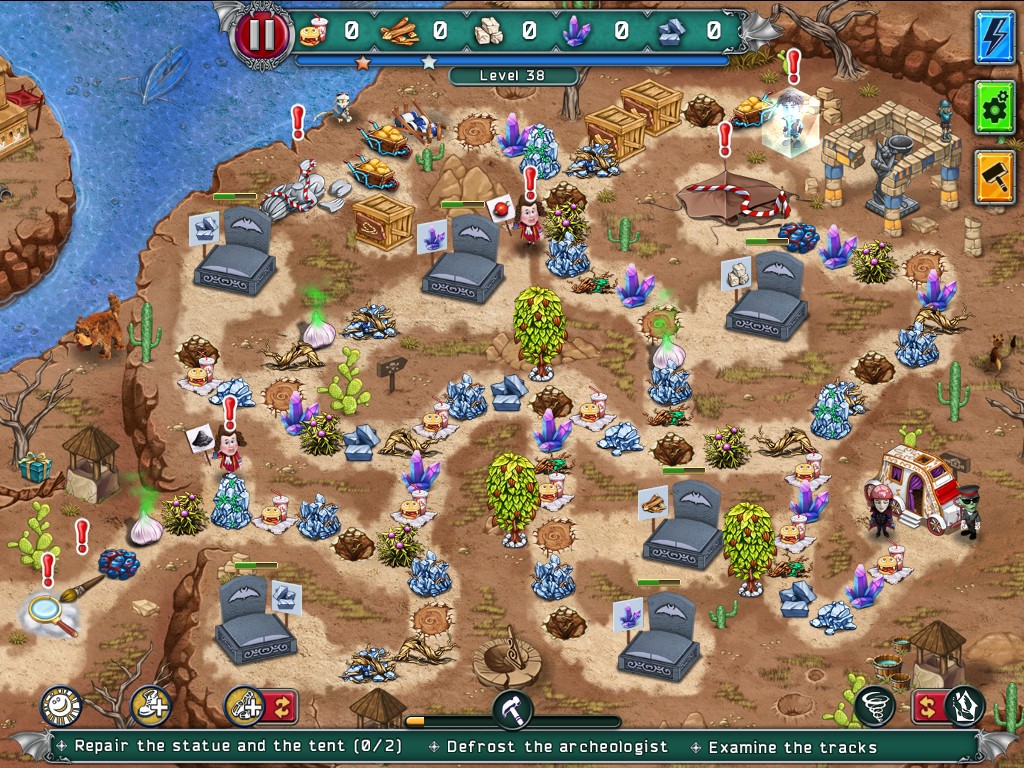Screen dimensions: 1024x768
Task: Activate the tornado bonus
Action: (x=874, y=706)
